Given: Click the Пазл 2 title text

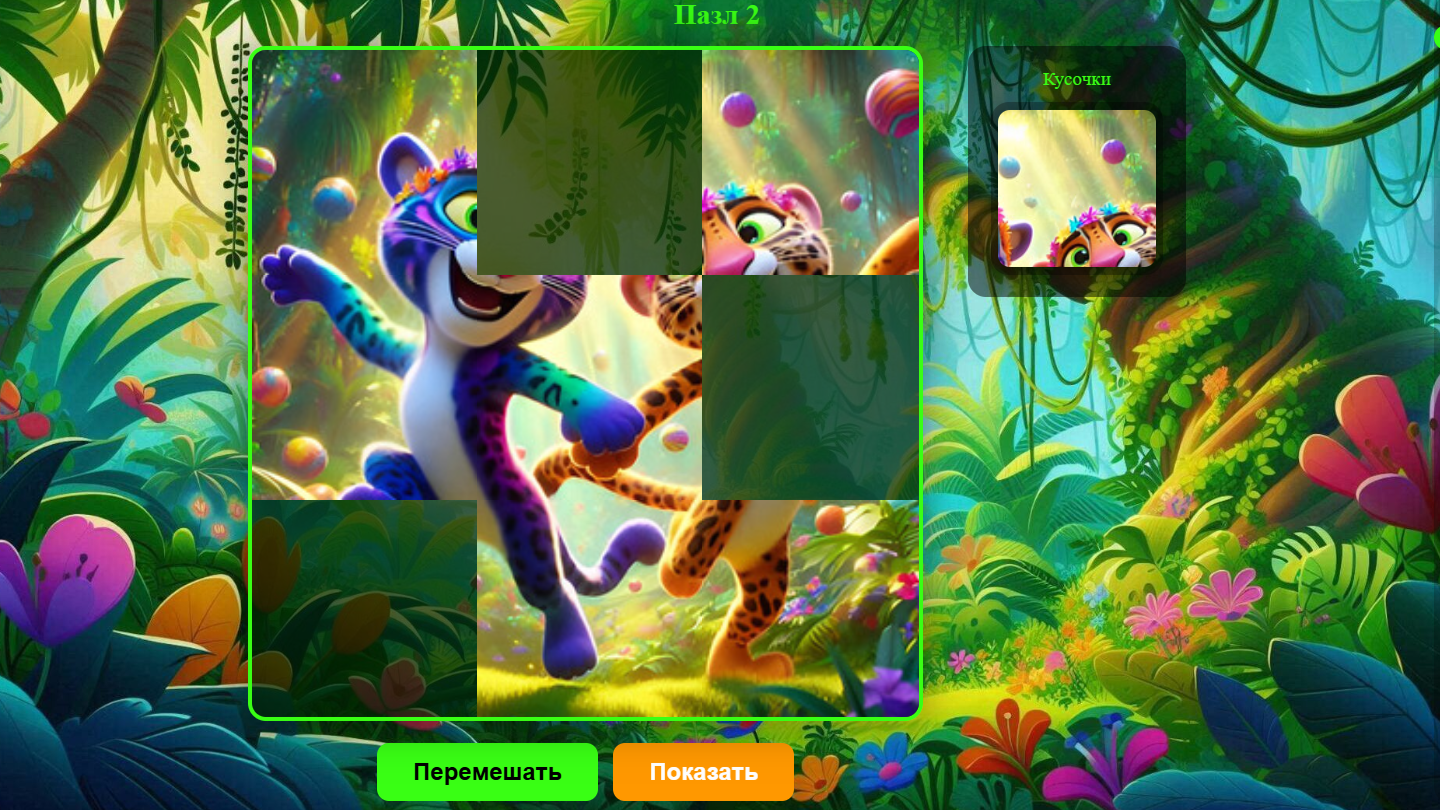Looking at the screenshot, I should [x=719, y=15].
